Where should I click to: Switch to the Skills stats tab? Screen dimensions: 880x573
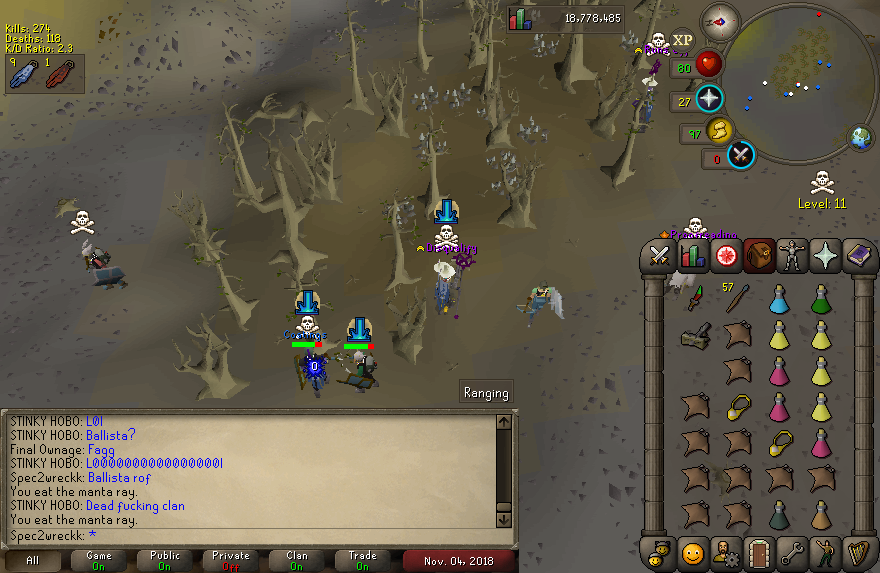(x=692, y=255)
